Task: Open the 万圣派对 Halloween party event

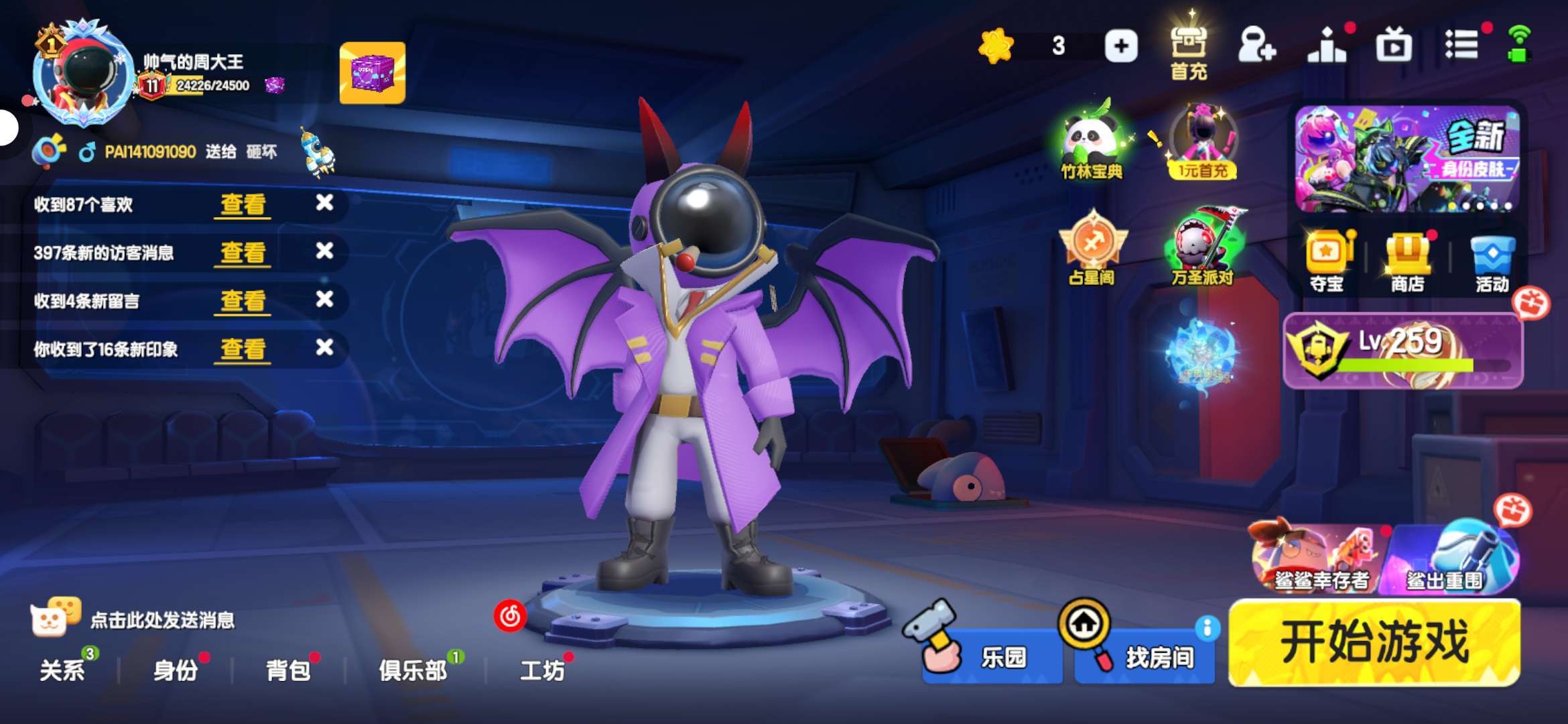Action: pyautogui.click(x=1203, y=248)
